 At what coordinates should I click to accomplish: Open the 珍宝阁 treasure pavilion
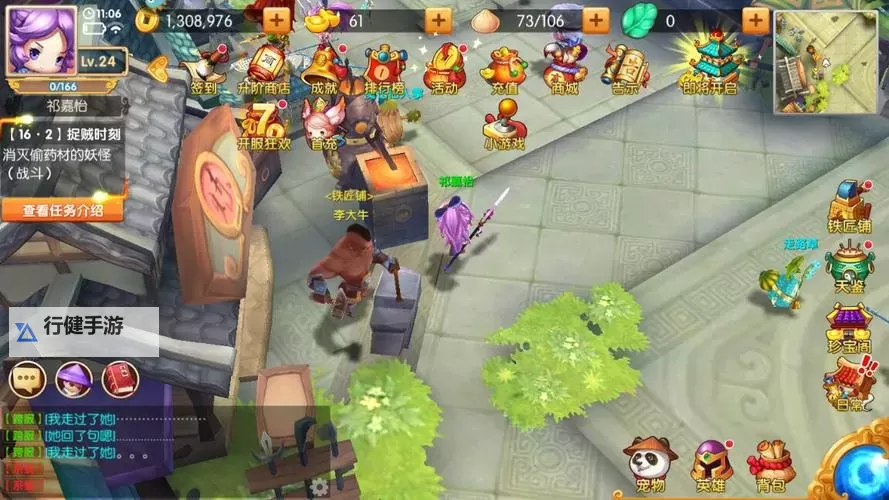point(849,327)
